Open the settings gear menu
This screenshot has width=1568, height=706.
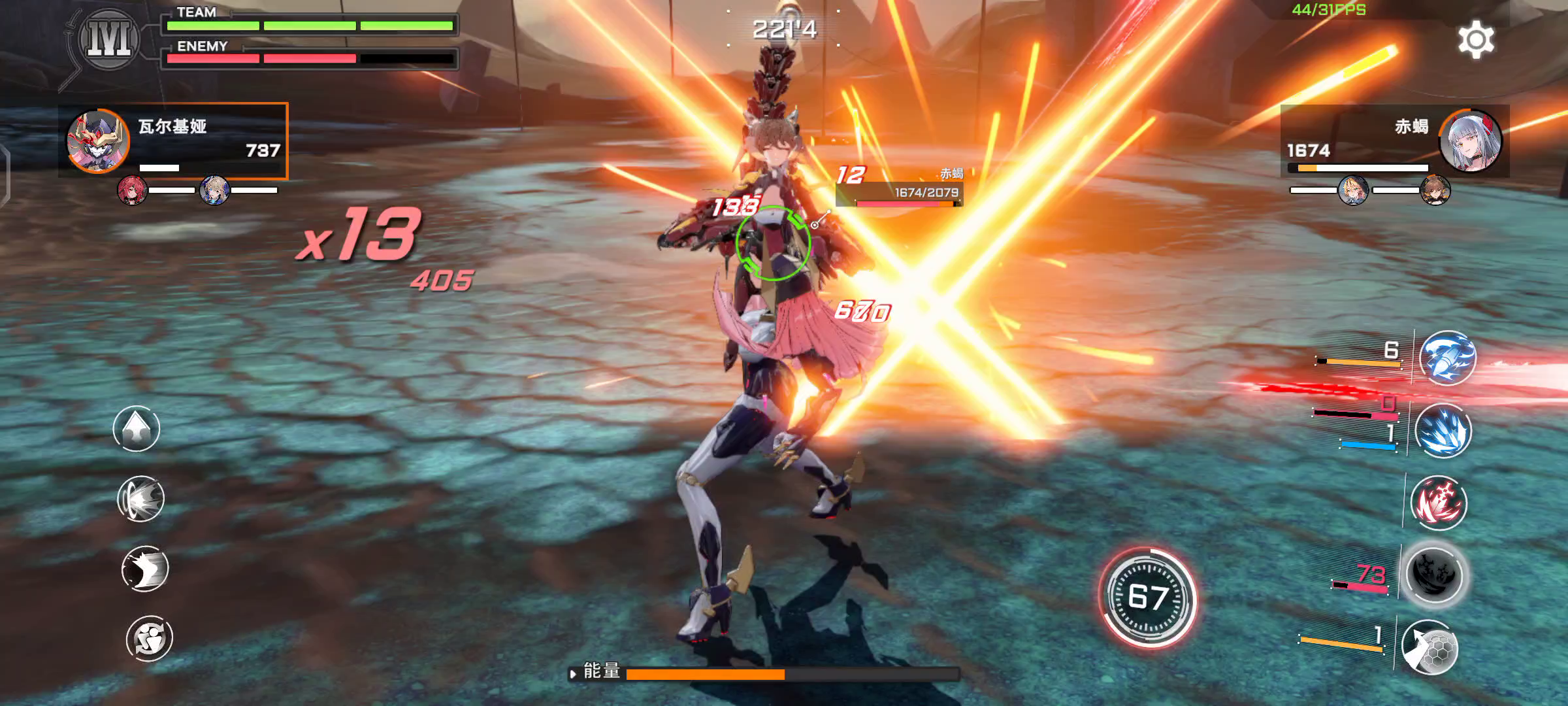[x=1476, y=41]
